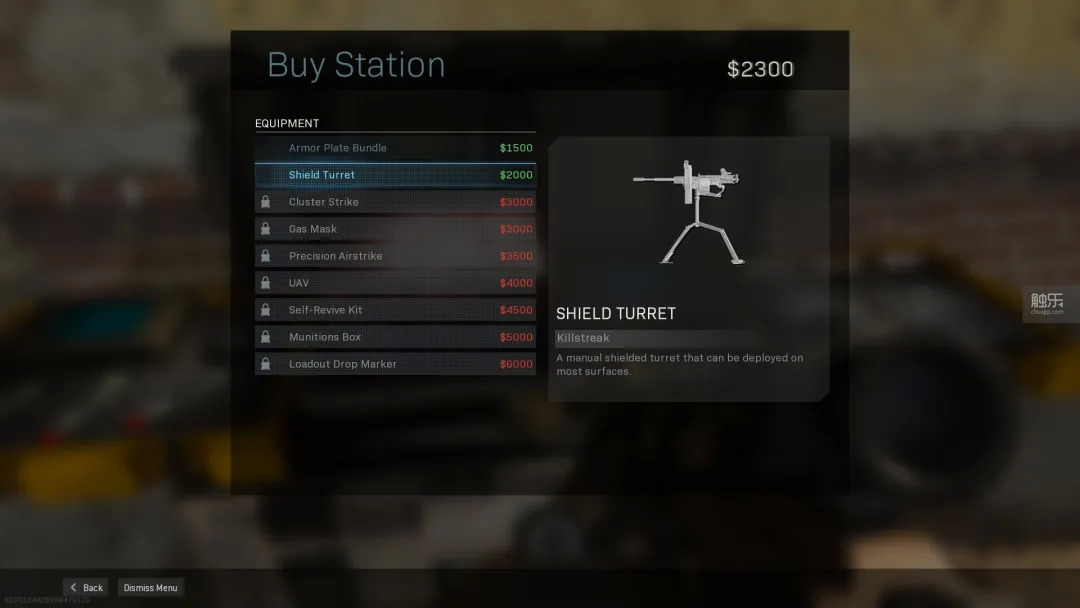Pick the Loadout Drop Marker entry
Viewport: 1080px width, 608px height.
[x=395, y=364]
